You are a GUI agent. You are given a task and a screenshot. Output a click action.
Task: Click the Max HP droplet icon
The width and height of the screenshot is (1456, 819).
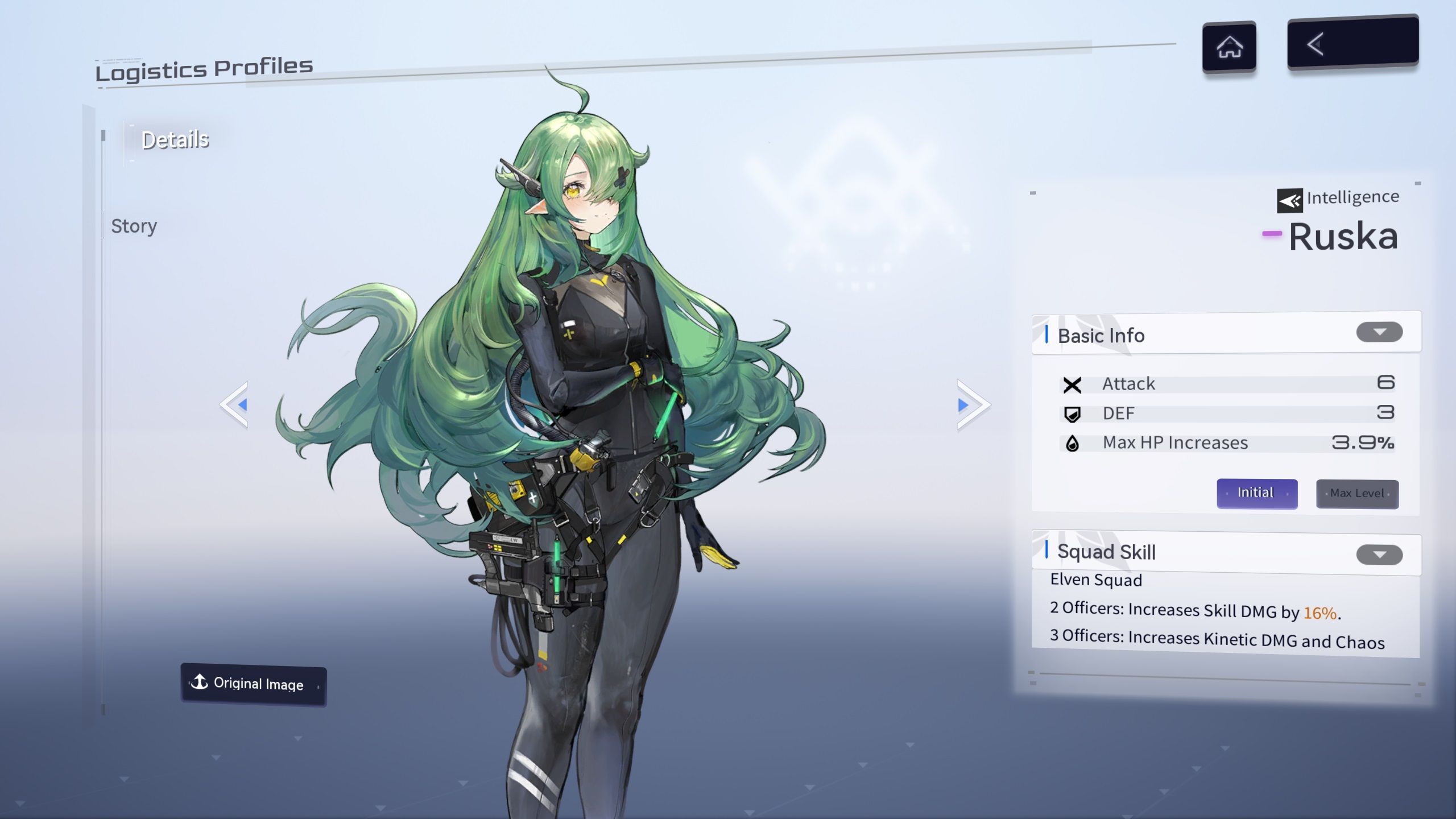[x=1072, y=444]
